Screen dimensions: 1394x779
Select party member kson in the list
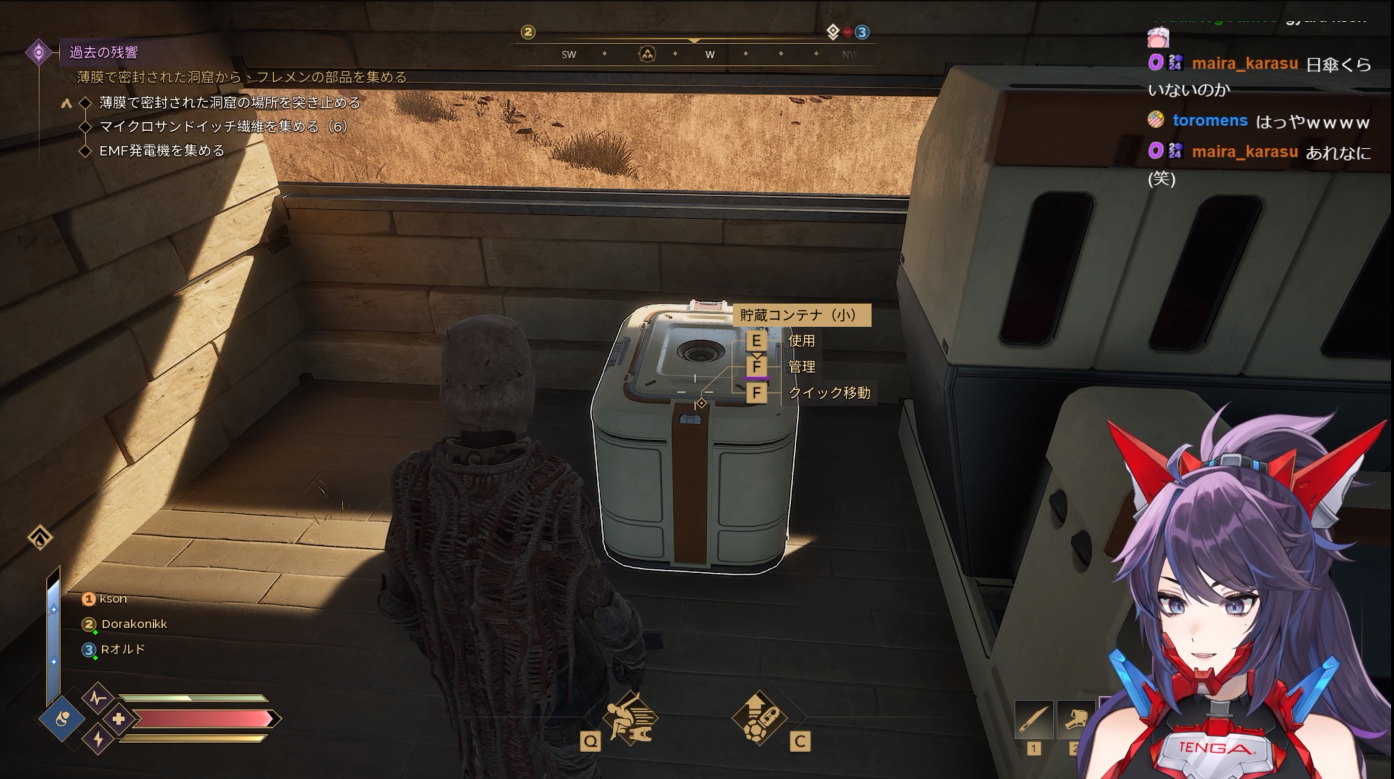pos(113,599)
